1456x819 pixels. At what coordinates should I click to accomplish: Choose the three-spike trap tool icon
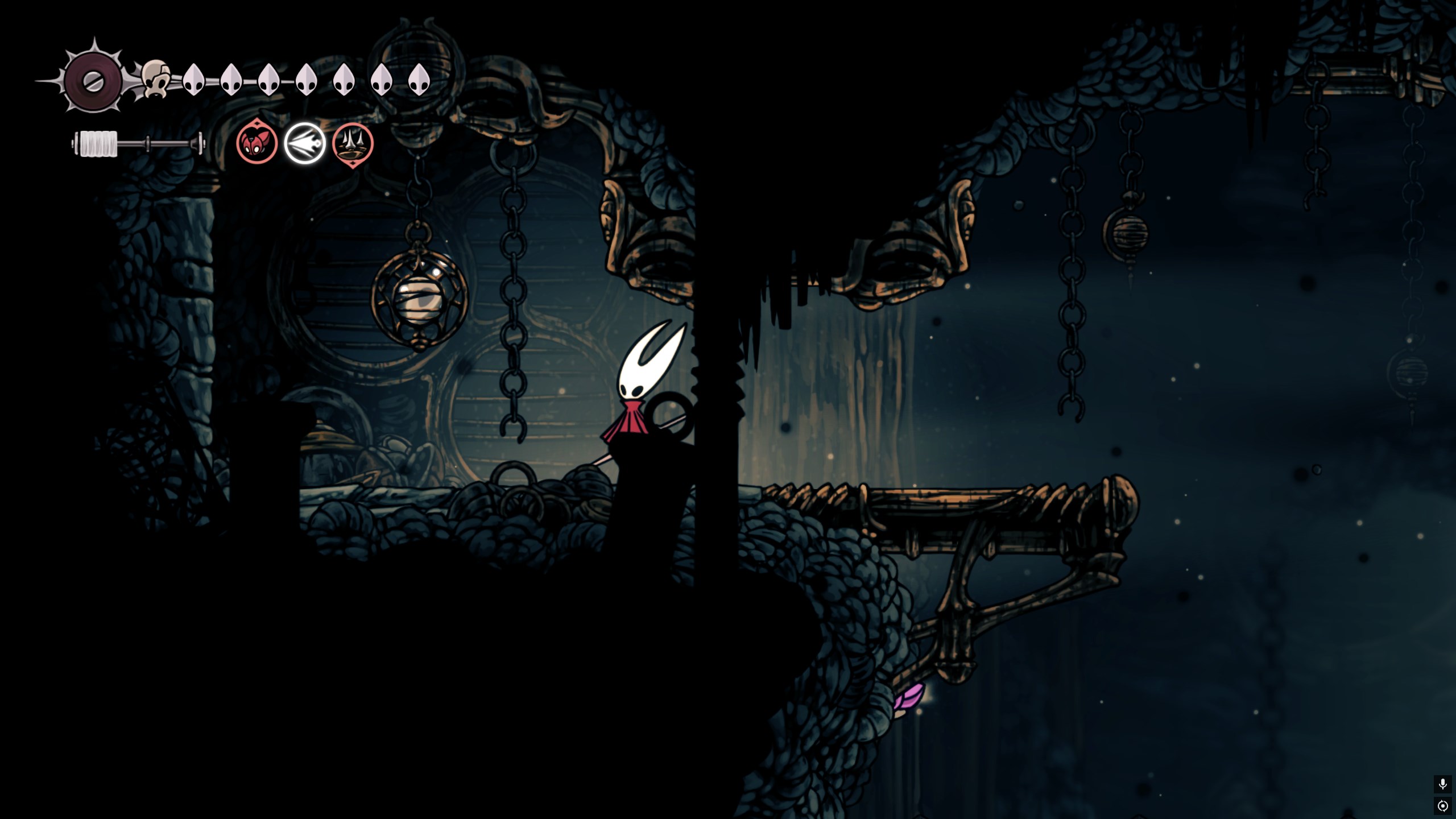(x=353, y=144)
